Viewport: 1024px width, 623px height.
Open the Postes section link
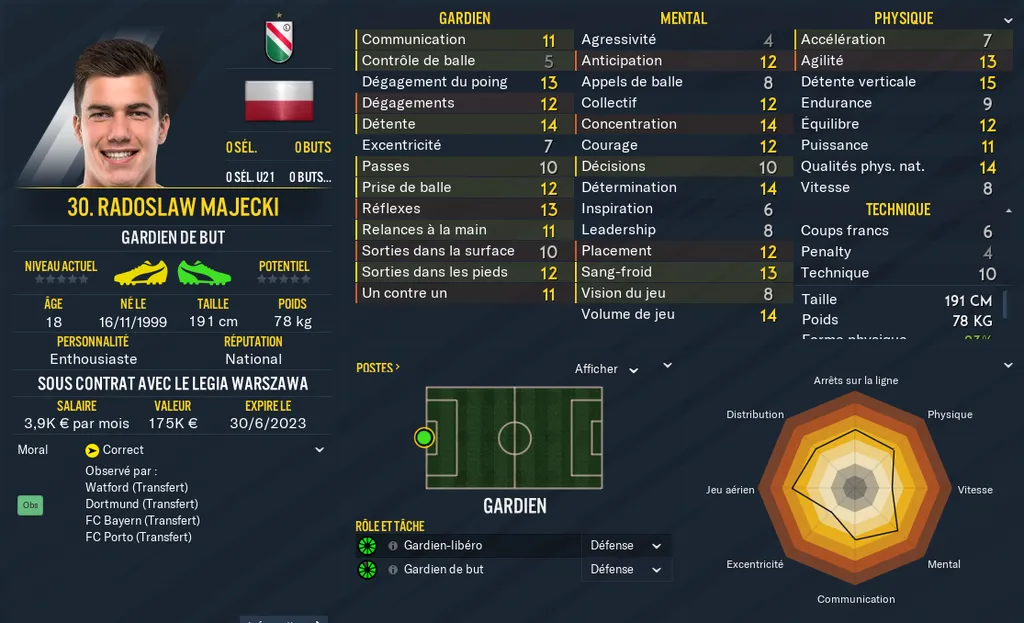(378, 368)
